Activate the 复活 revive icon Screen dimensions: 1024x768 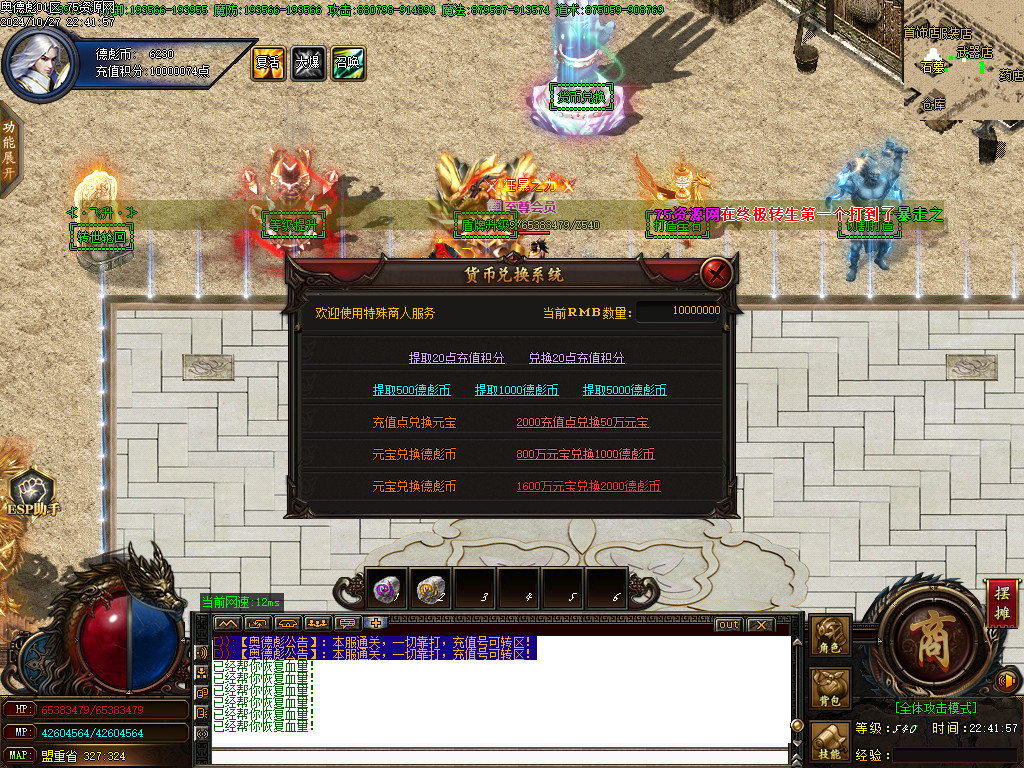point(268,62)
